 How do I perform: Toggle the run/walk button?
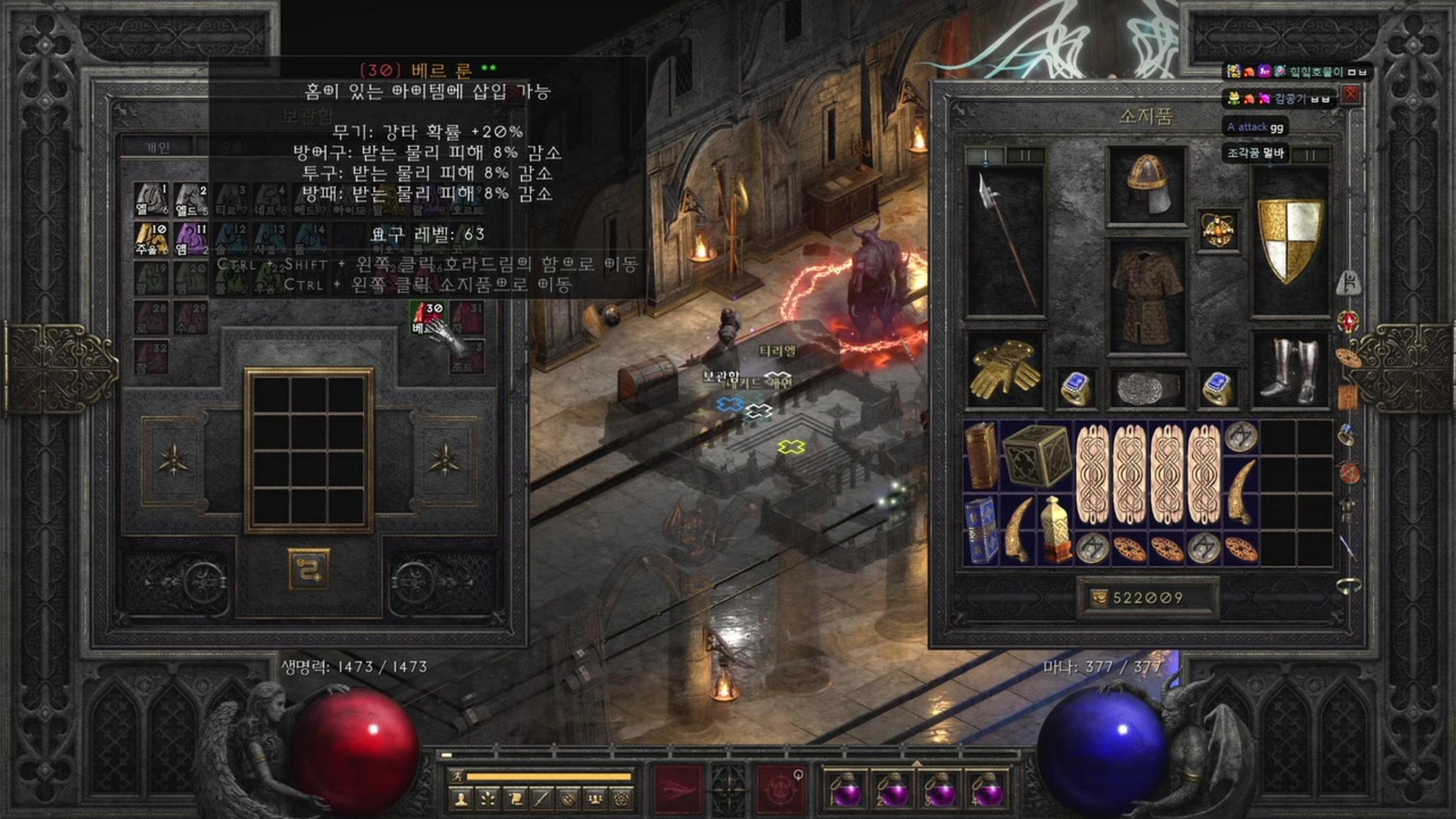458,777
